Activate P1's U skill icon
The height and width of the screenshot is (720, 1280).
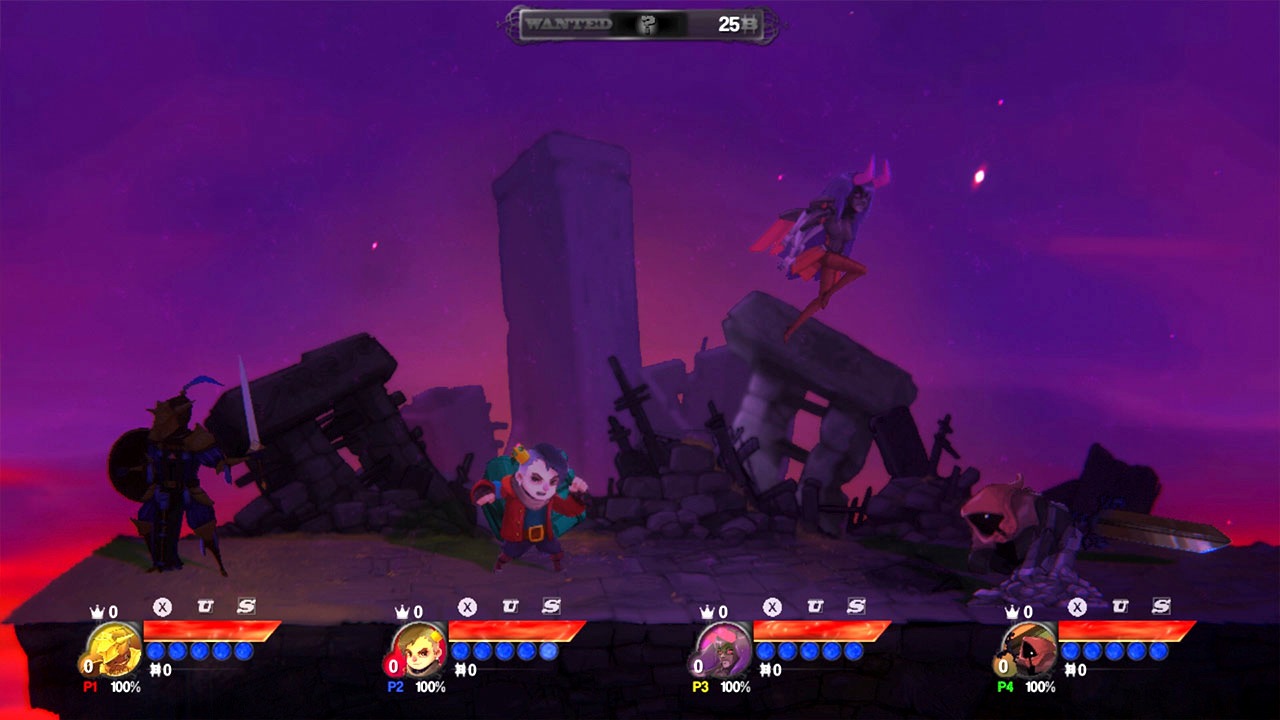[x=205, y=606]
